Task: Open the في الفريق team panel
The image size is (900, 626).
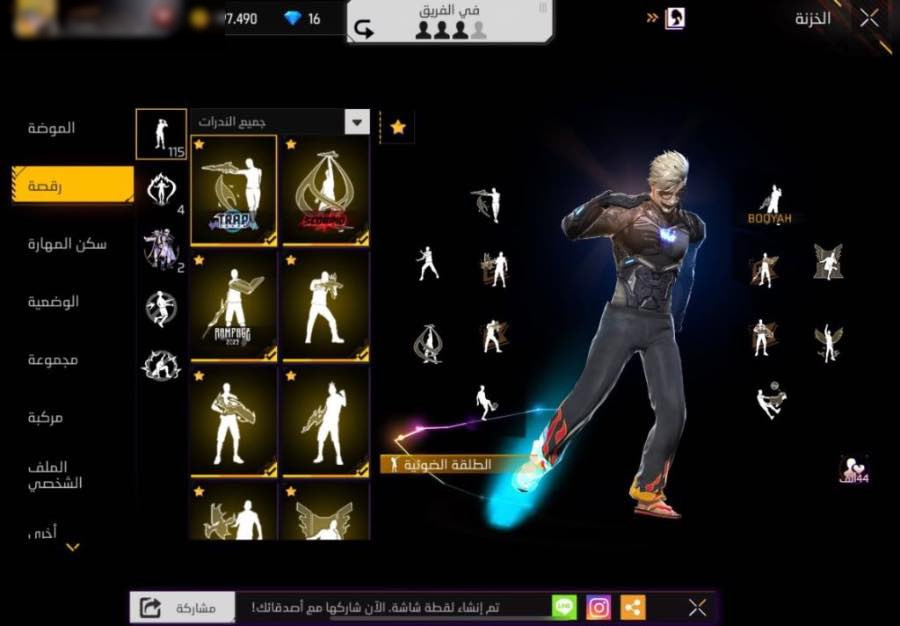Action: [450, 22]
